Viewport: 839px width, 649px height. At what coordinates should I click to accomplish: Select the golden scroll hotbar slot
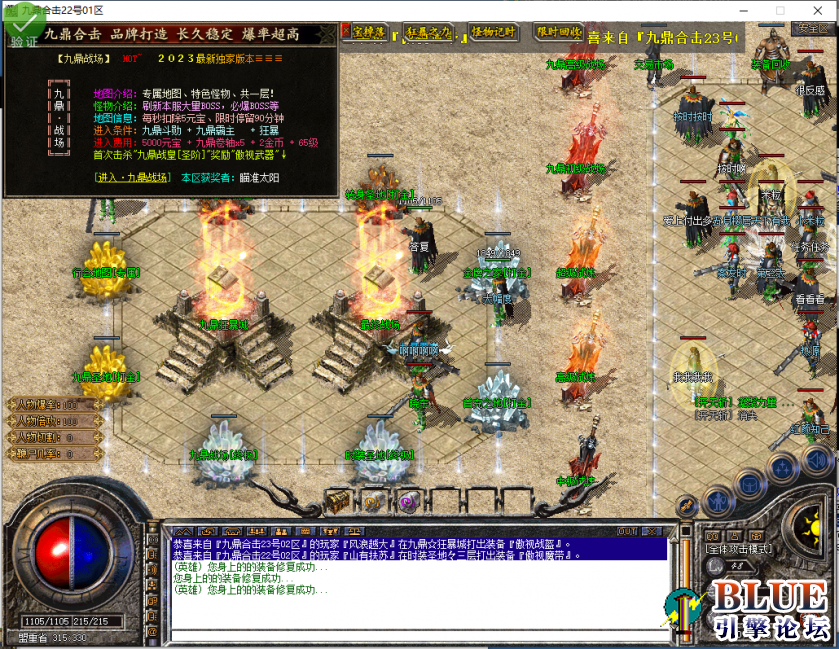372,501
